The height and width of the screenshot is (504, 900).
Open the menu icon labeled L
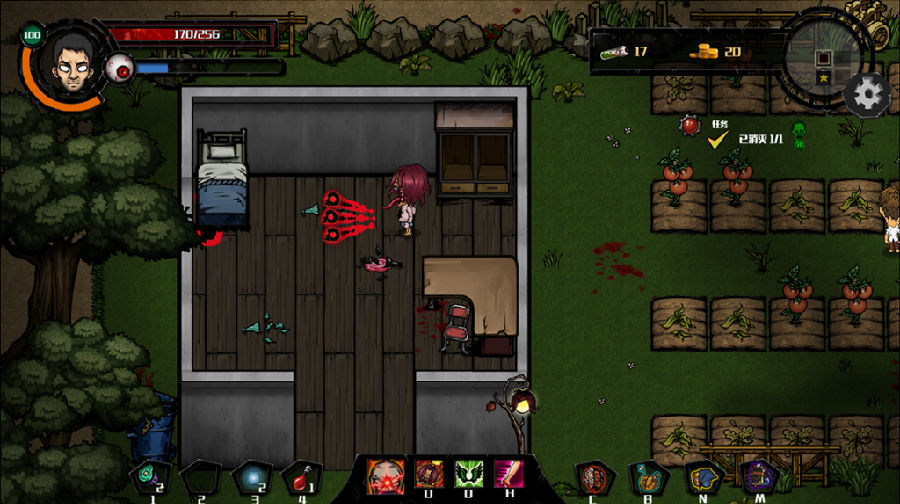click(597, 477)
